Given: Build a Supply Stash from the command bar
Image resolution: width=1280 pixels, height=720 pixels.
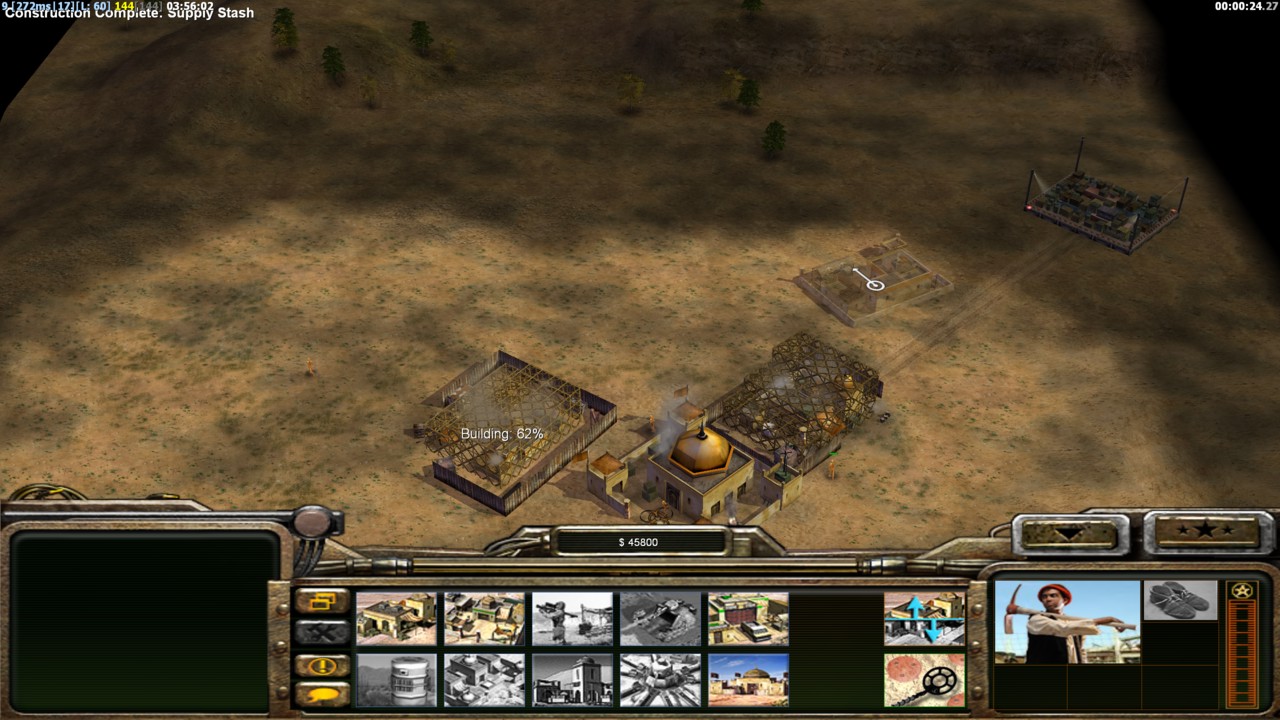Looking at the screenshot, I should [x=397, y=618].
